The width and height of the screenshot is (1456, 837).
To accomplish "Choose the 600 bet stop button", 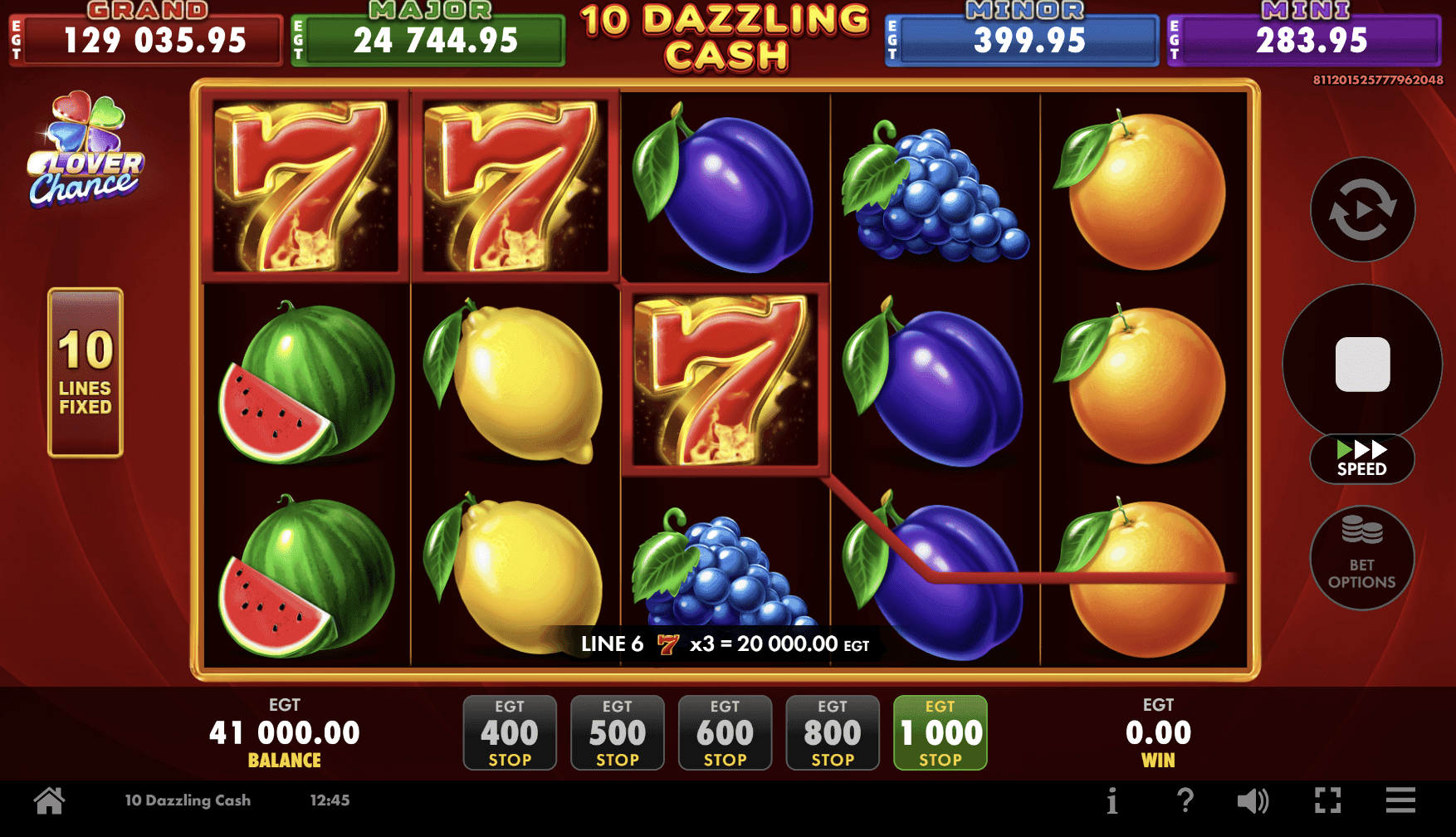I will tap(725, 733).
